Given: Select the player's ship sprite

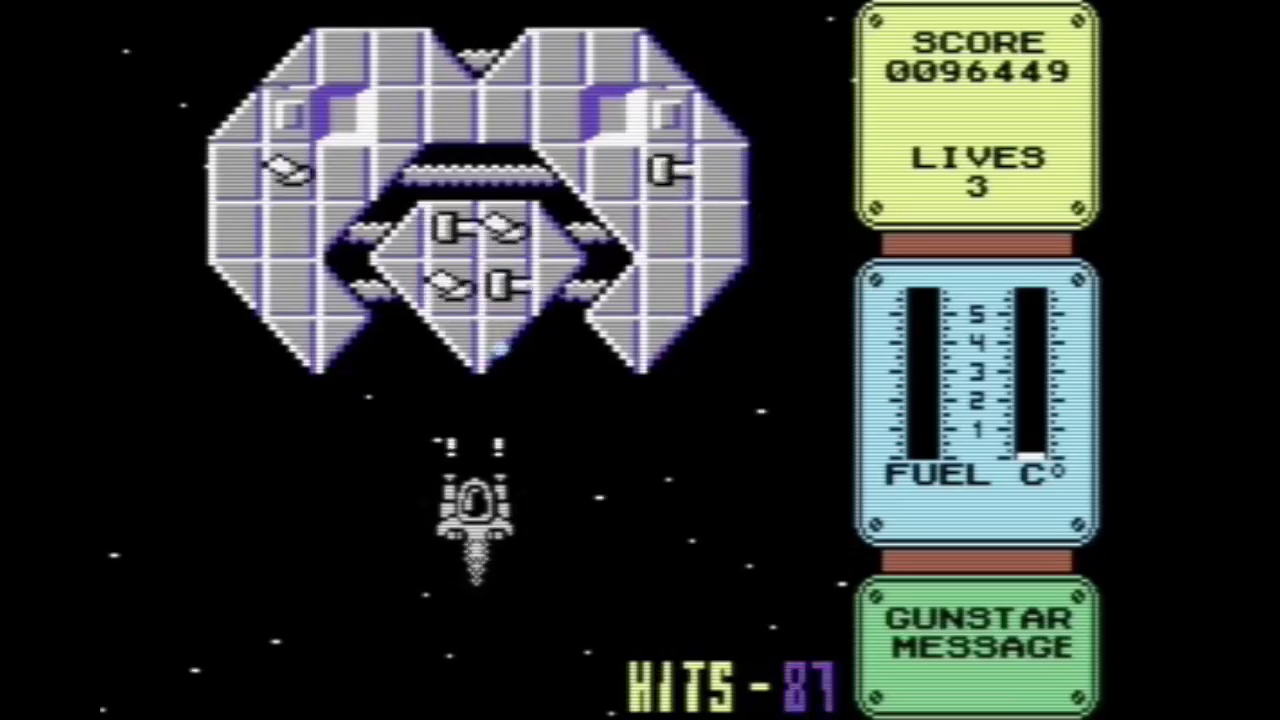Looking at the screenshot, I should click(x=475, y=505).
